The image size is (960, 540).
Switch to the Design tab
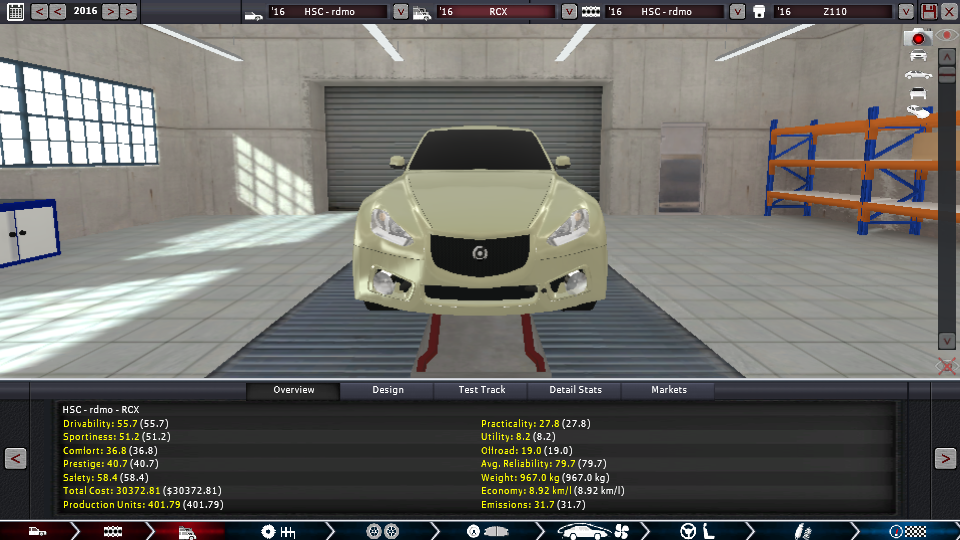point(388,390)
